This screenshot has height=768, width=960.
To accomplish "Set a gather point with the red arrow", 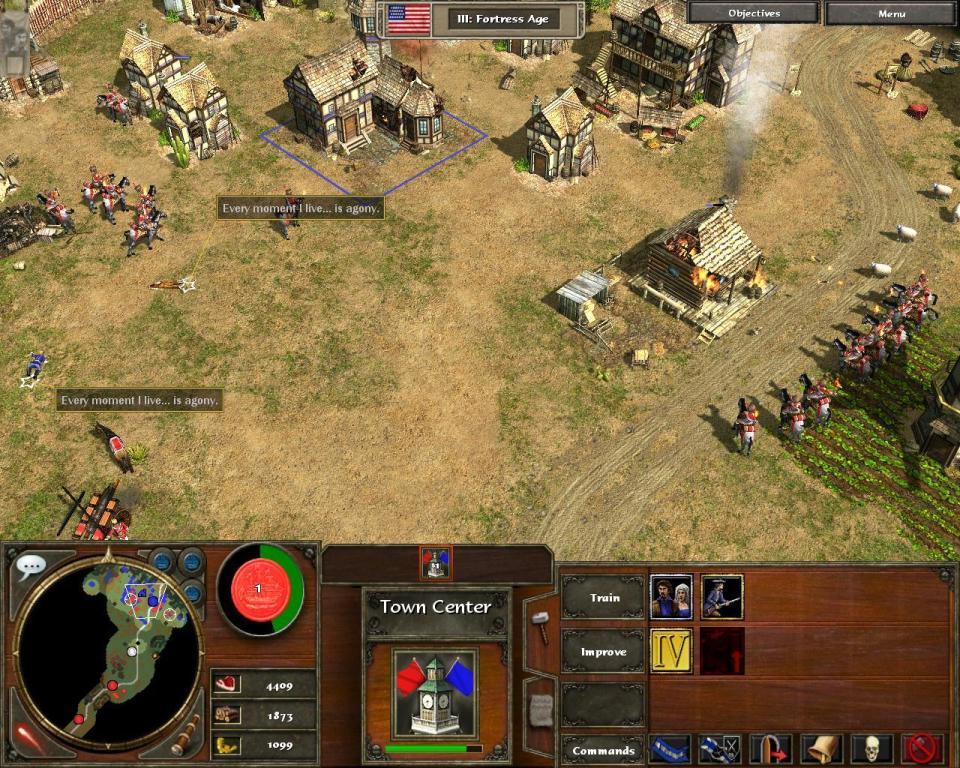I will (770, 749).
